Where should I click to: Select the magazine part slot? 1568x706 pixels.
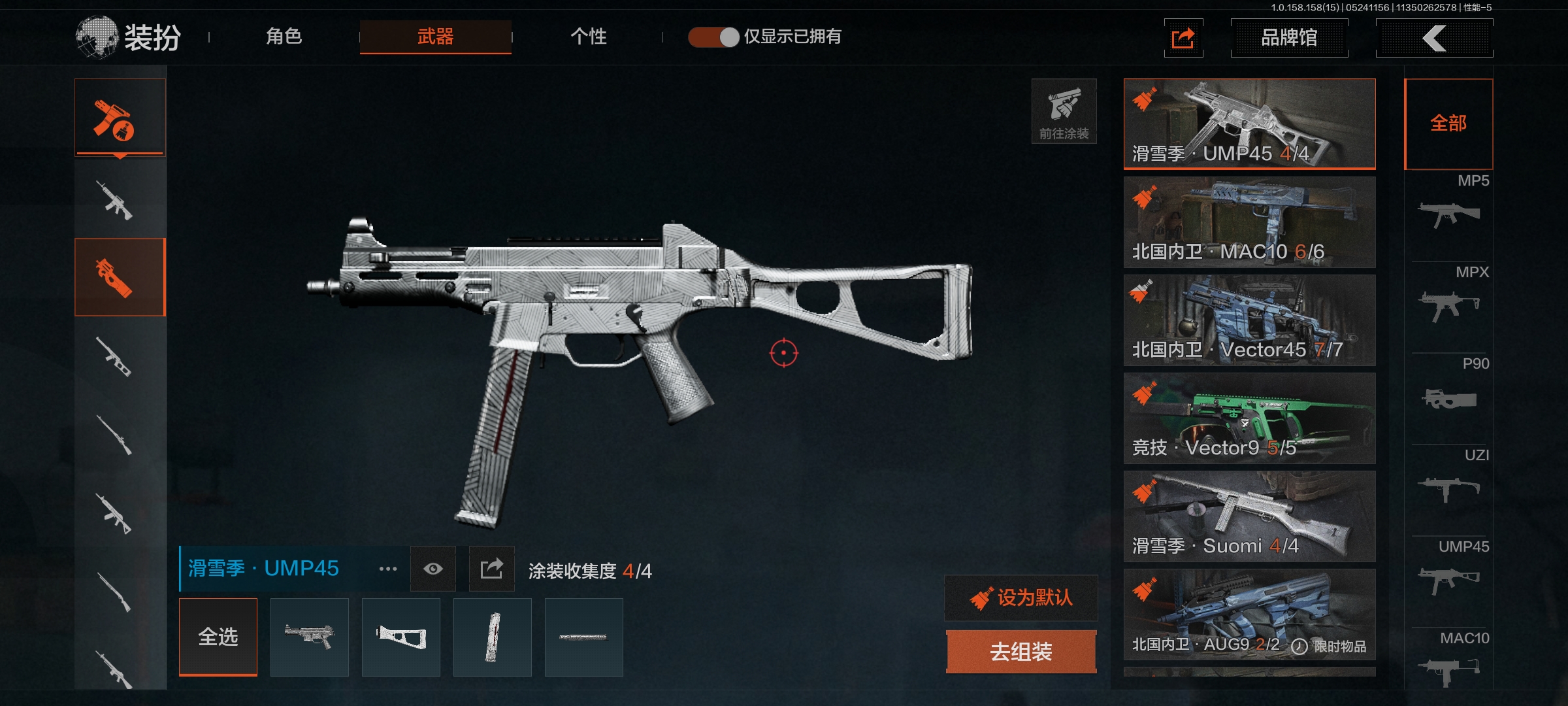click(x=493, y=637)
